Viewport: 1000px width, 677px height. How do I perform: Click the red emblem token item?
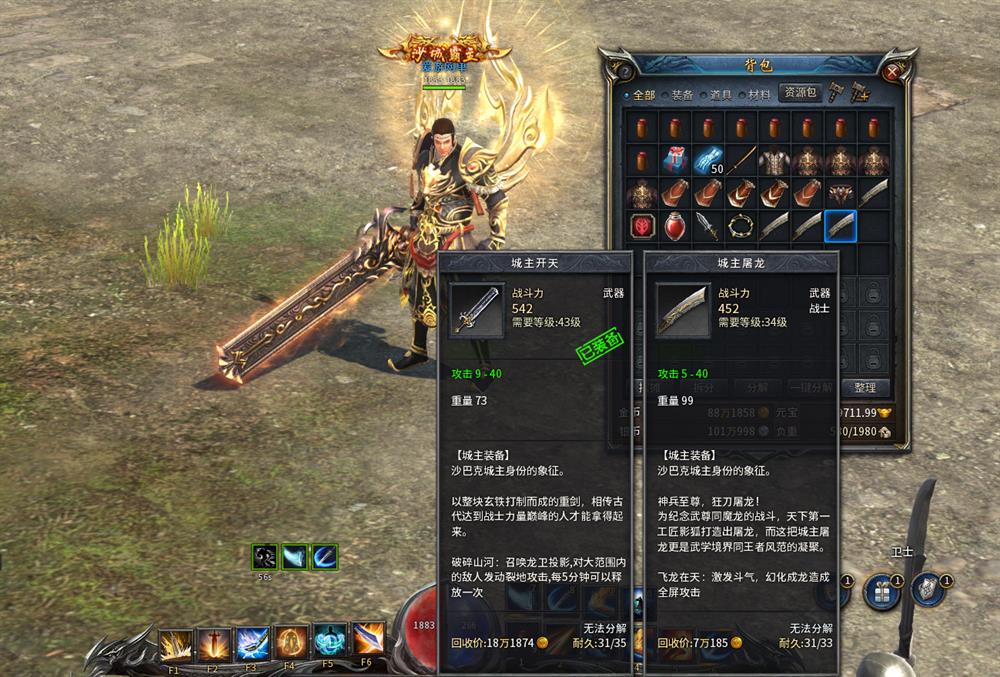click(641, 225)
